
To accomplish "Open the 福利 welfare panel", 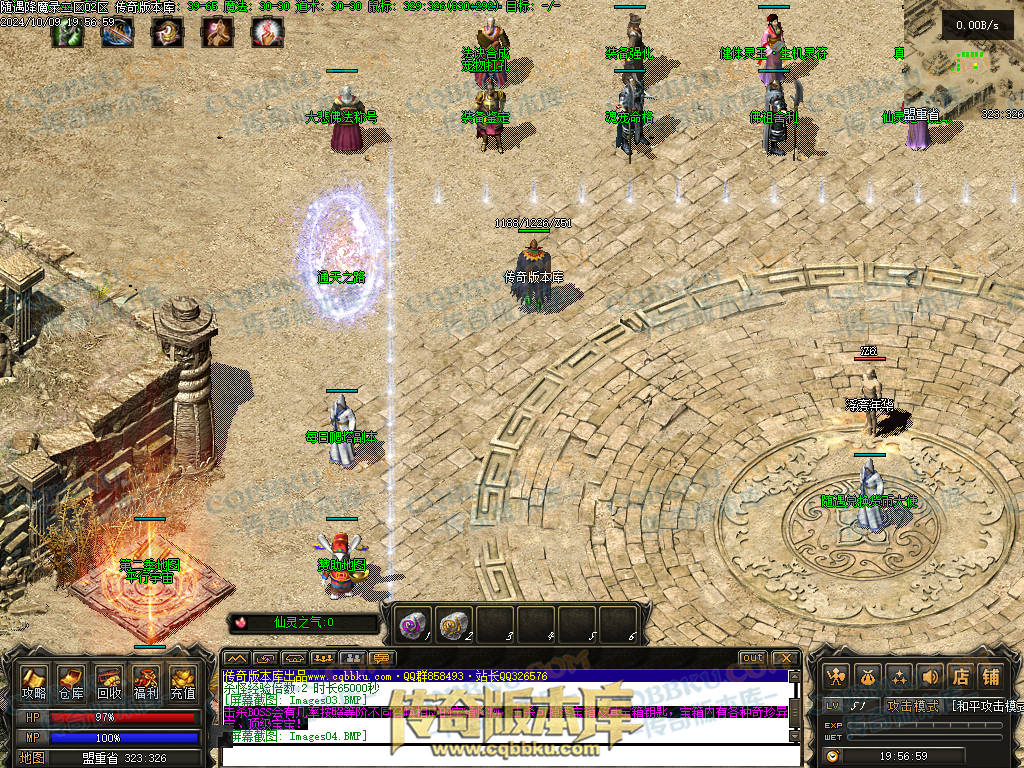I will (x=146, y=683).
